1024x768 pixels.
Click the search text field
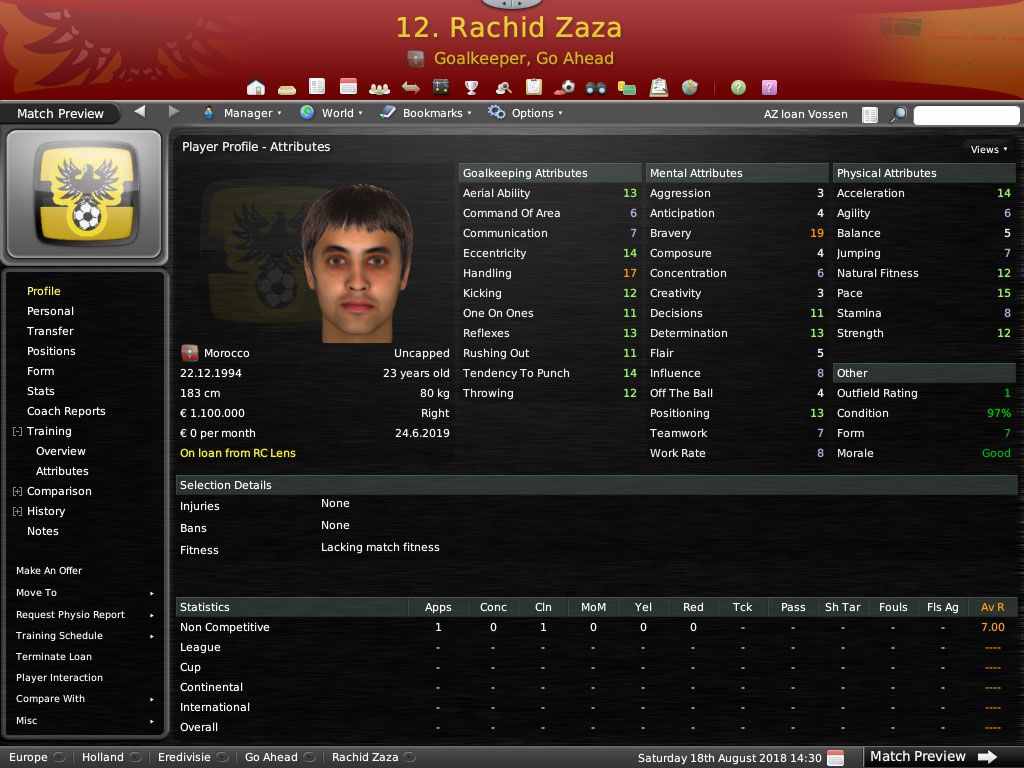[x=966, y=115]
